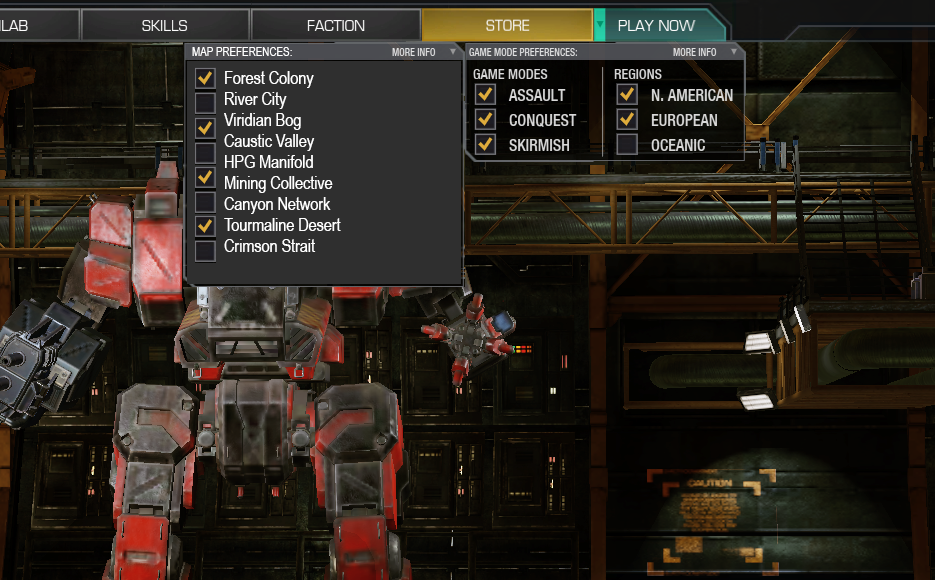Enable the River City map
Image resolution: width=935 pixels, height=580 pixels.
pos(205,99)
